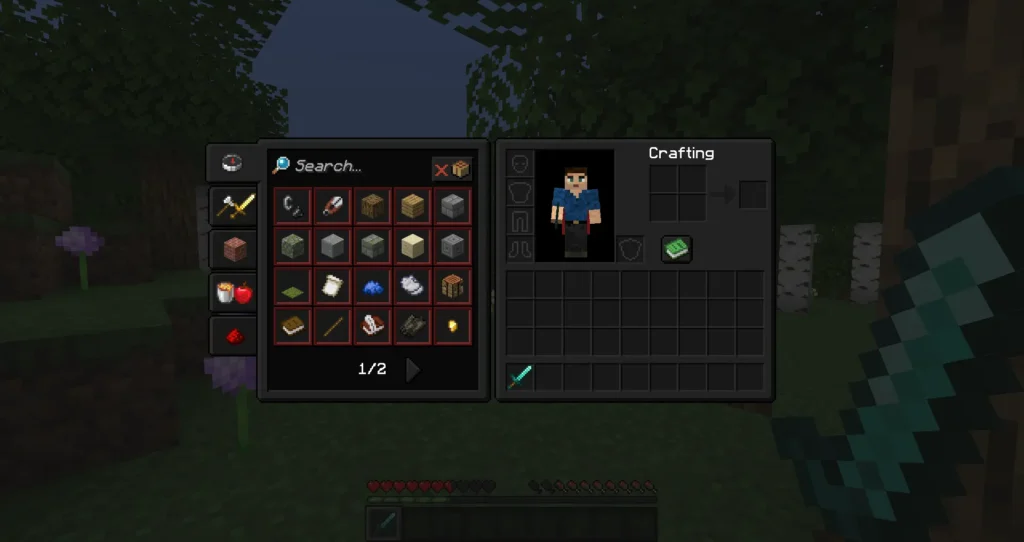Image resolution: width=1024 pixels, height=542 pixels.
Task: Go to the next recipe page
Action: [412, 370]
